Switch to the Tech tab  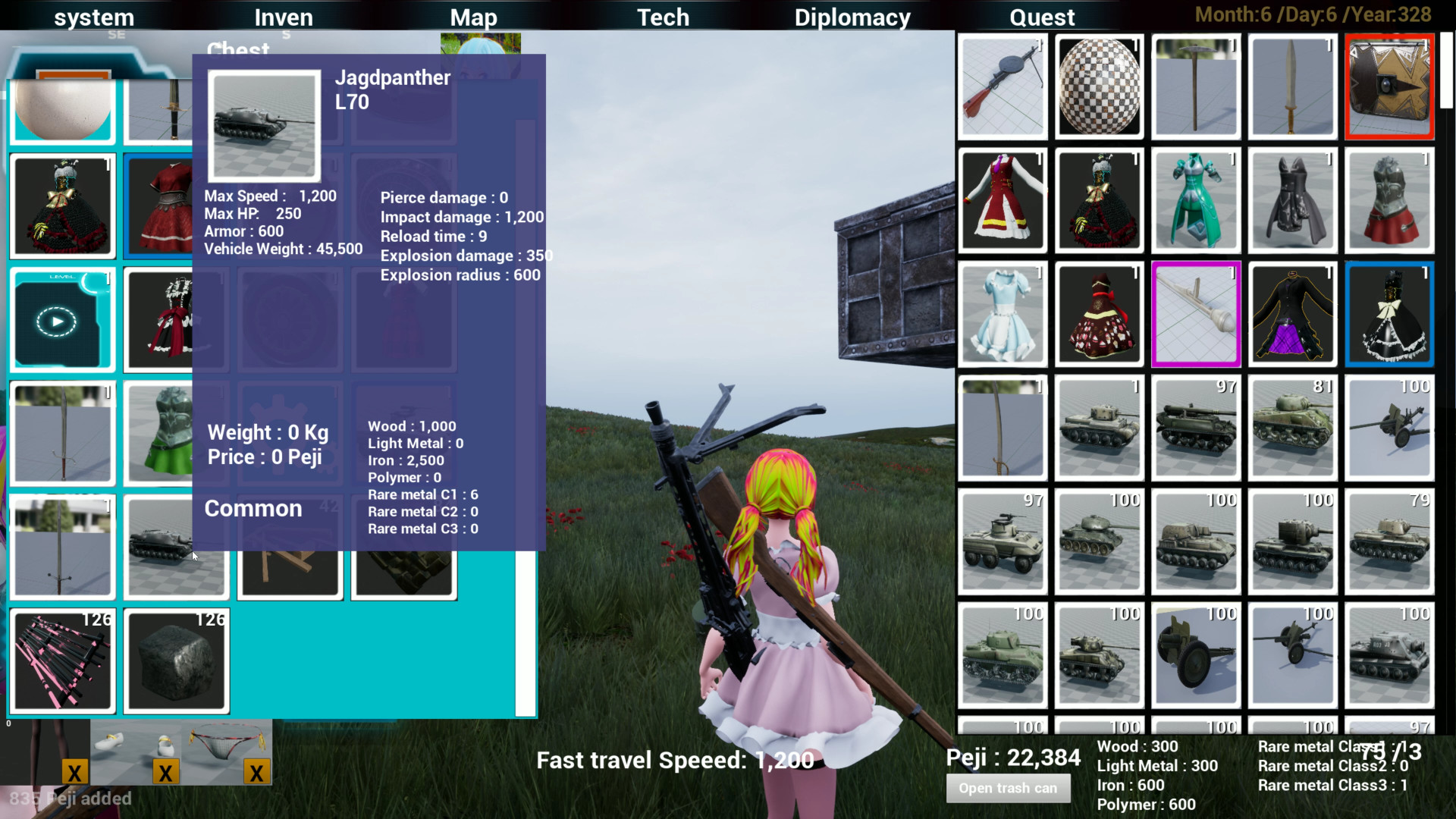point(663,17)
